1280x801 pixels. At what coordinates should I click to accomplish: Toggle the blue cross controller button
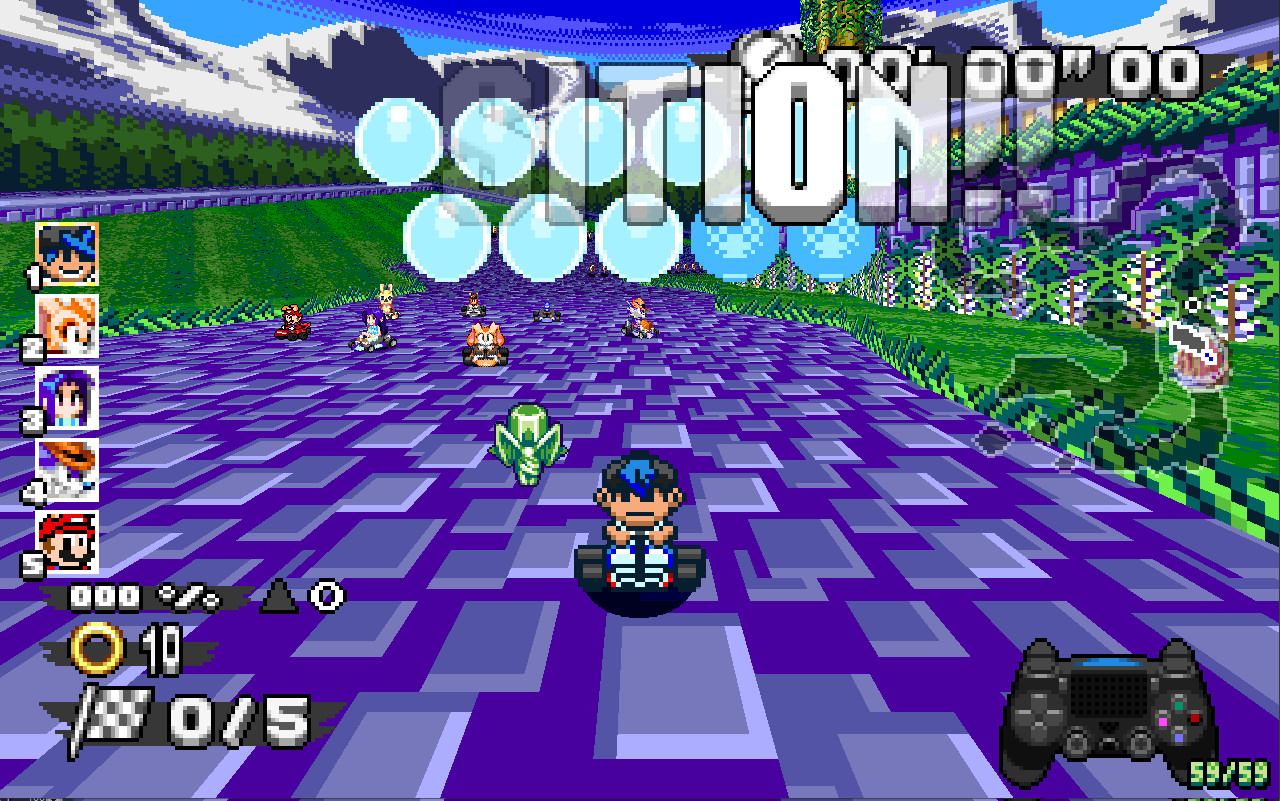[1179, 737]
